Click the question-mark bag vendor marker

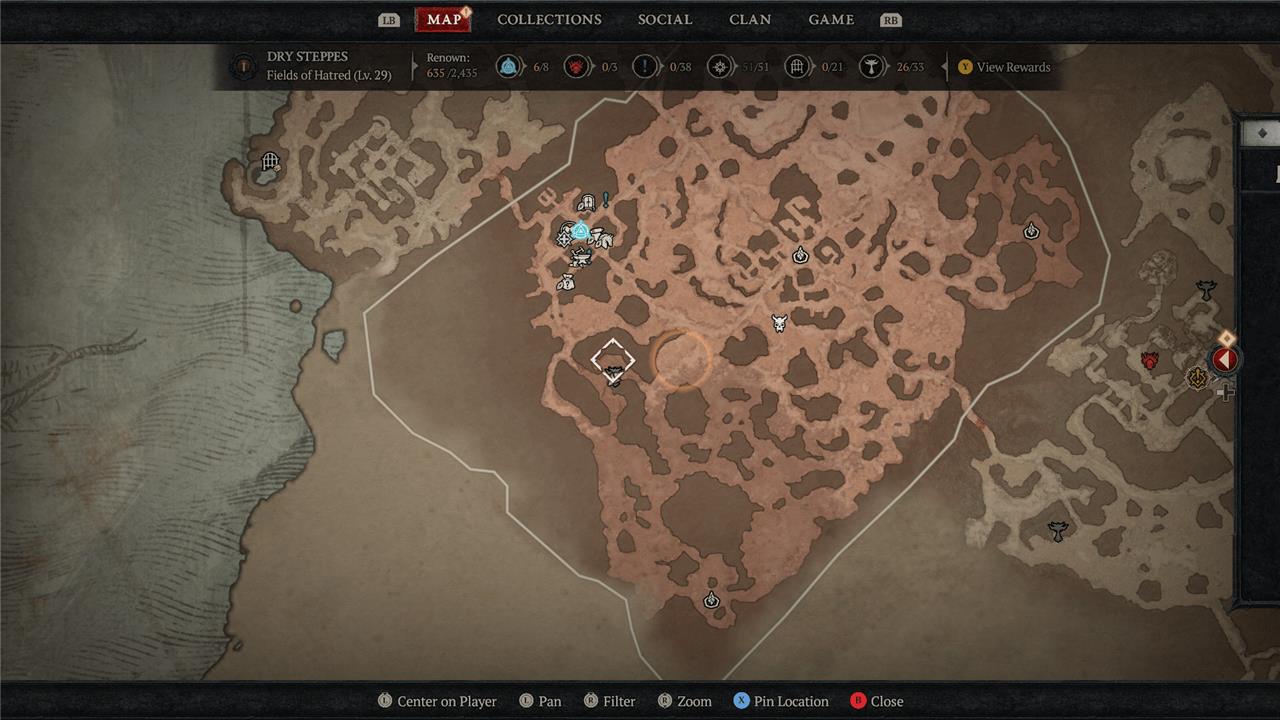pyautogui.click(x=566, y=283)
